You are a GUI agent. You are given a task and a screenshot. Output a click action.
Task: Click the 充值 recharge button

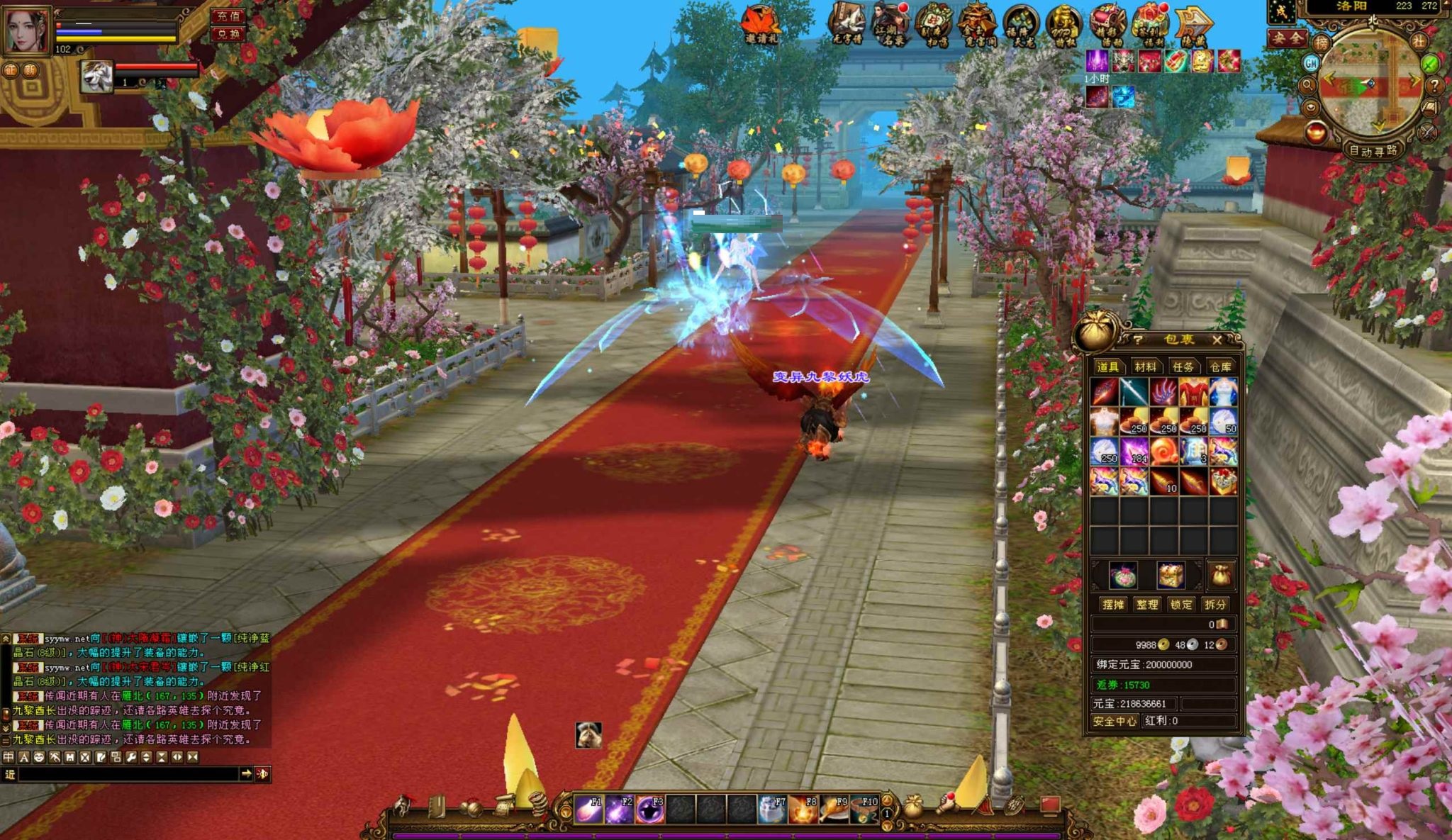228,16
